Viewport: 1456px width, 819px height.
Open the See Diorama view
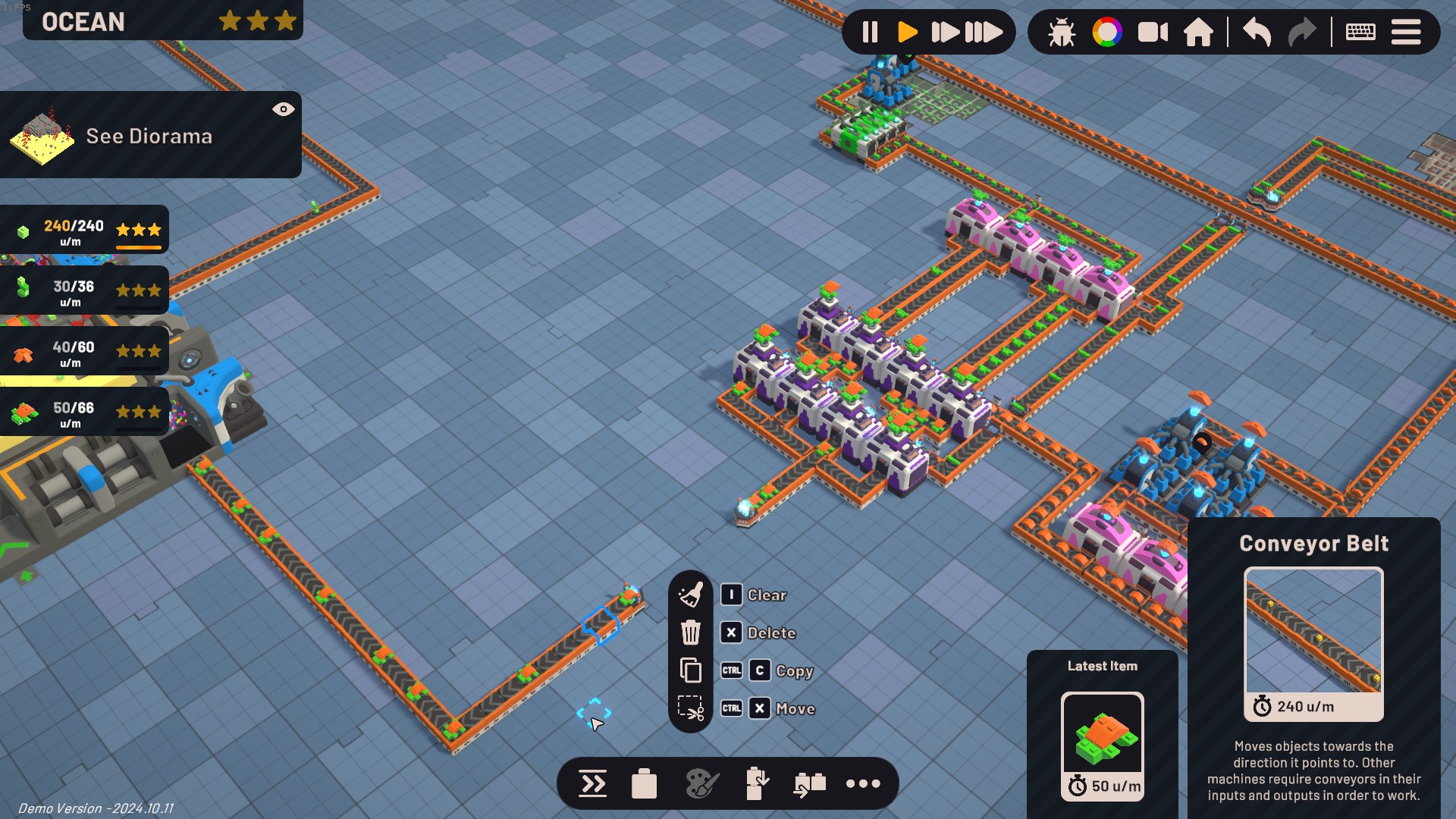149,136
